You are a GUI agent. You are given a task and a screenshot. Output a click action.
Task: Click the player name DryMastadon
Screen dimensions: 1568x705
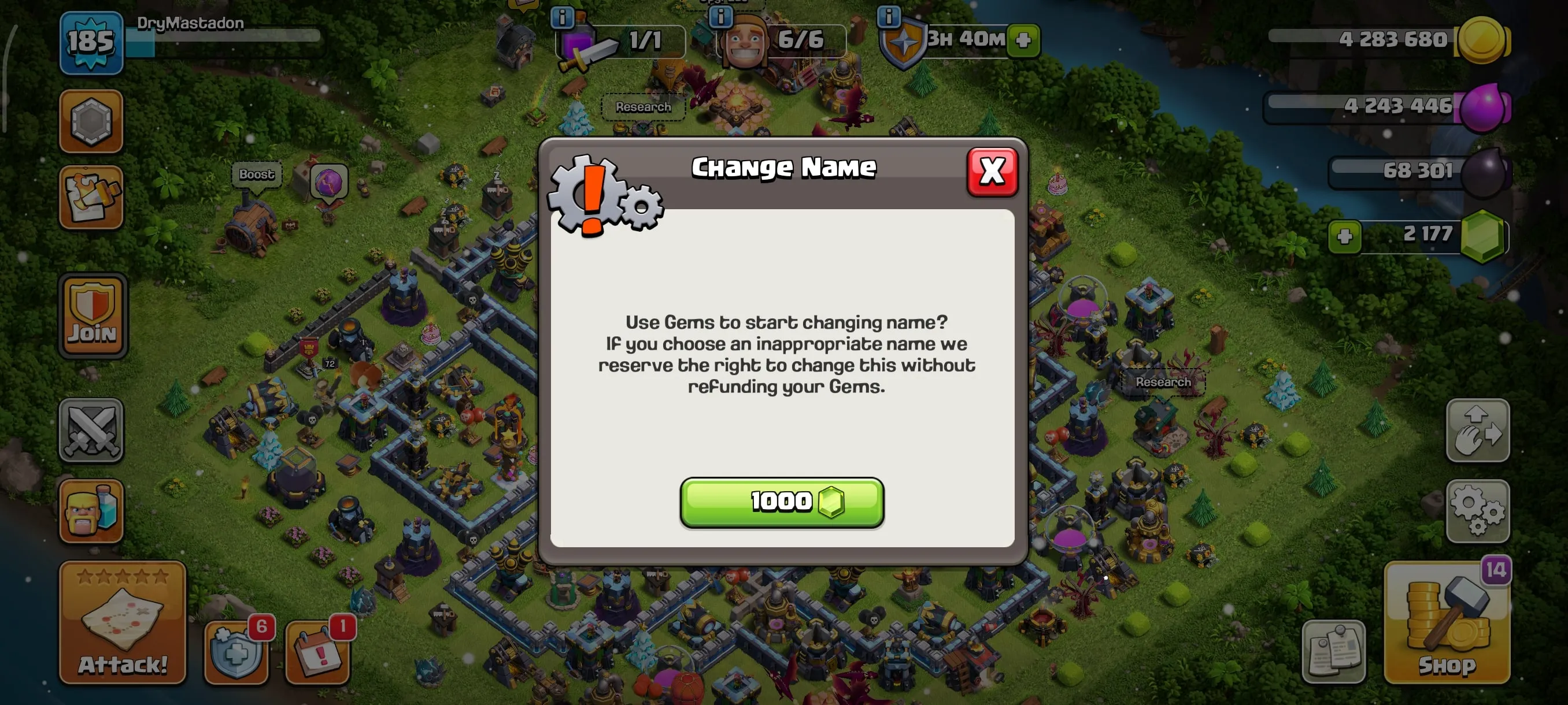click(192, 22)
